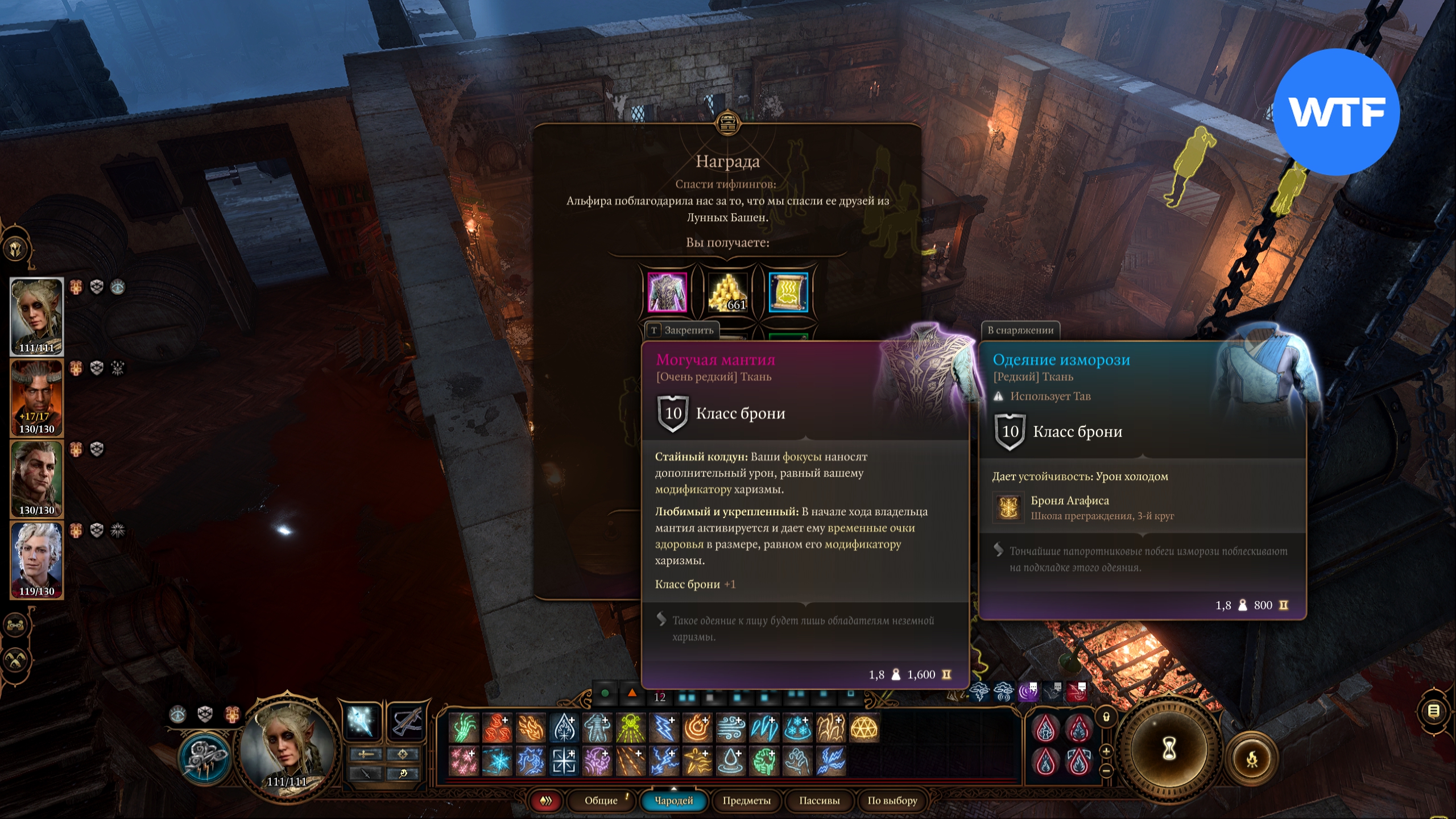The image size is (1456, 819).
Task: Switch to the Чародей hotbar tab
Action: pyautogui.click(x=674, y=801)
